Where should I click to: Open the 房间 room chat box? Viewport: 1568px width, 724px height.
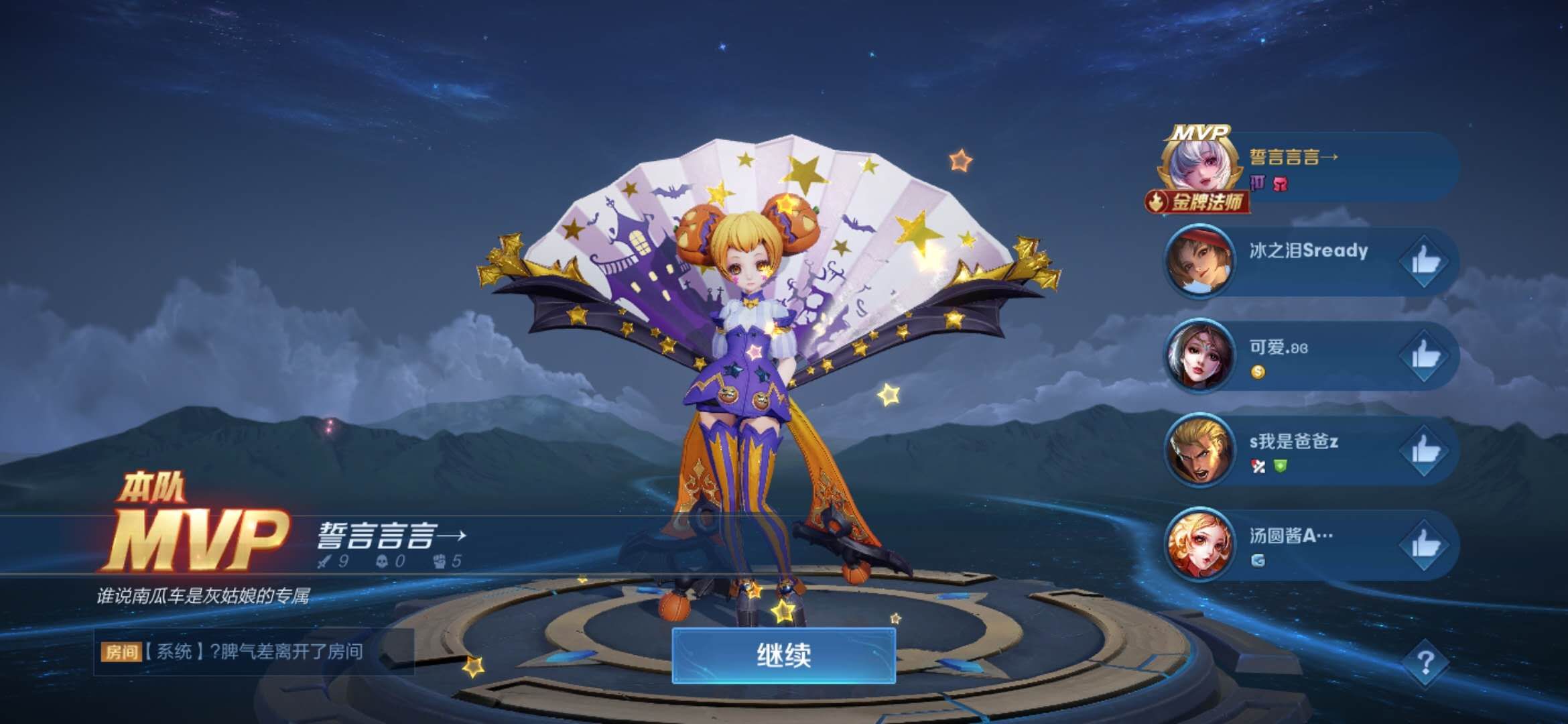(253, 652)
